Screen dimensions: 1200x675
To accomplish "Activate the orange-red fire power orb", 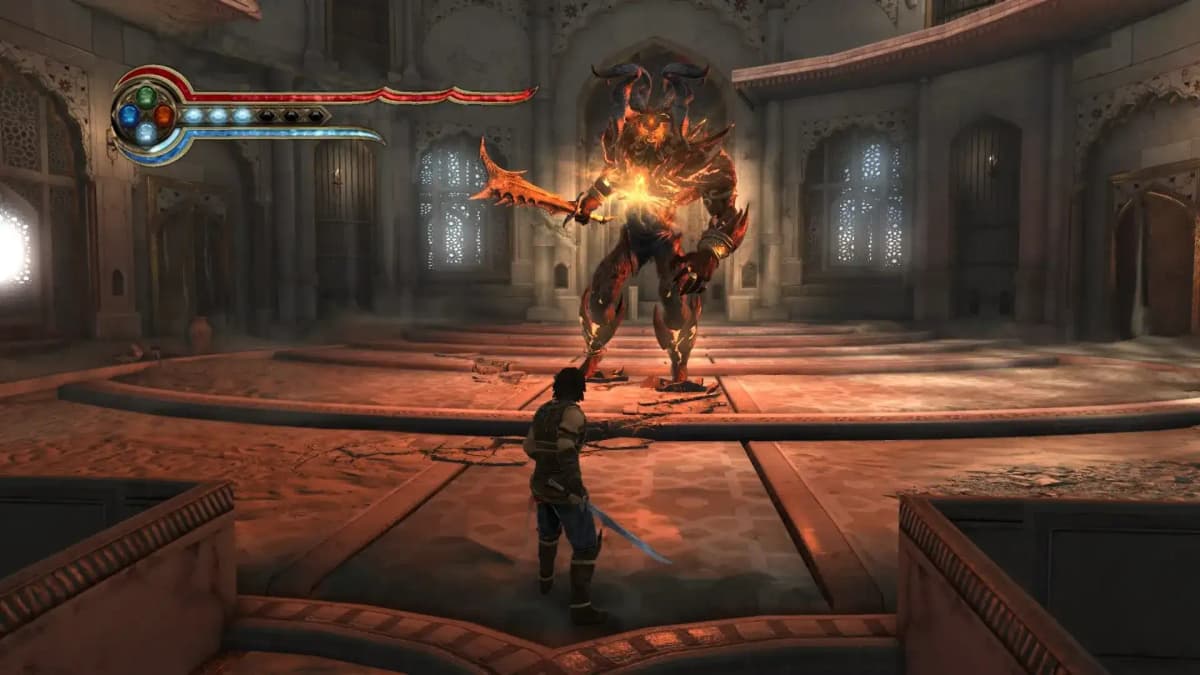I will click(x=163, y=115).
